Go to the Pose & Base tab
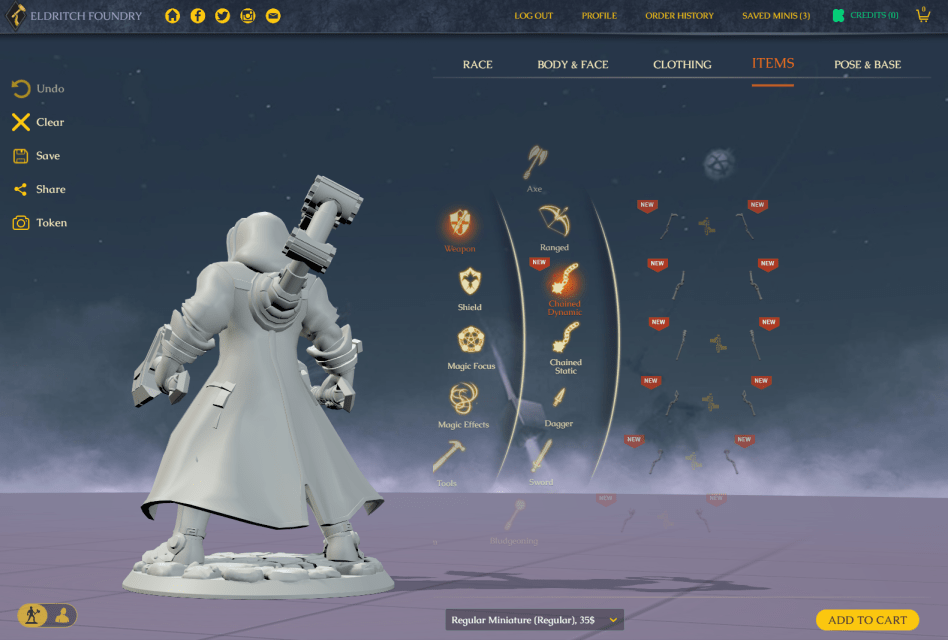The image size is (948, 640). click(x=867, y=65)
